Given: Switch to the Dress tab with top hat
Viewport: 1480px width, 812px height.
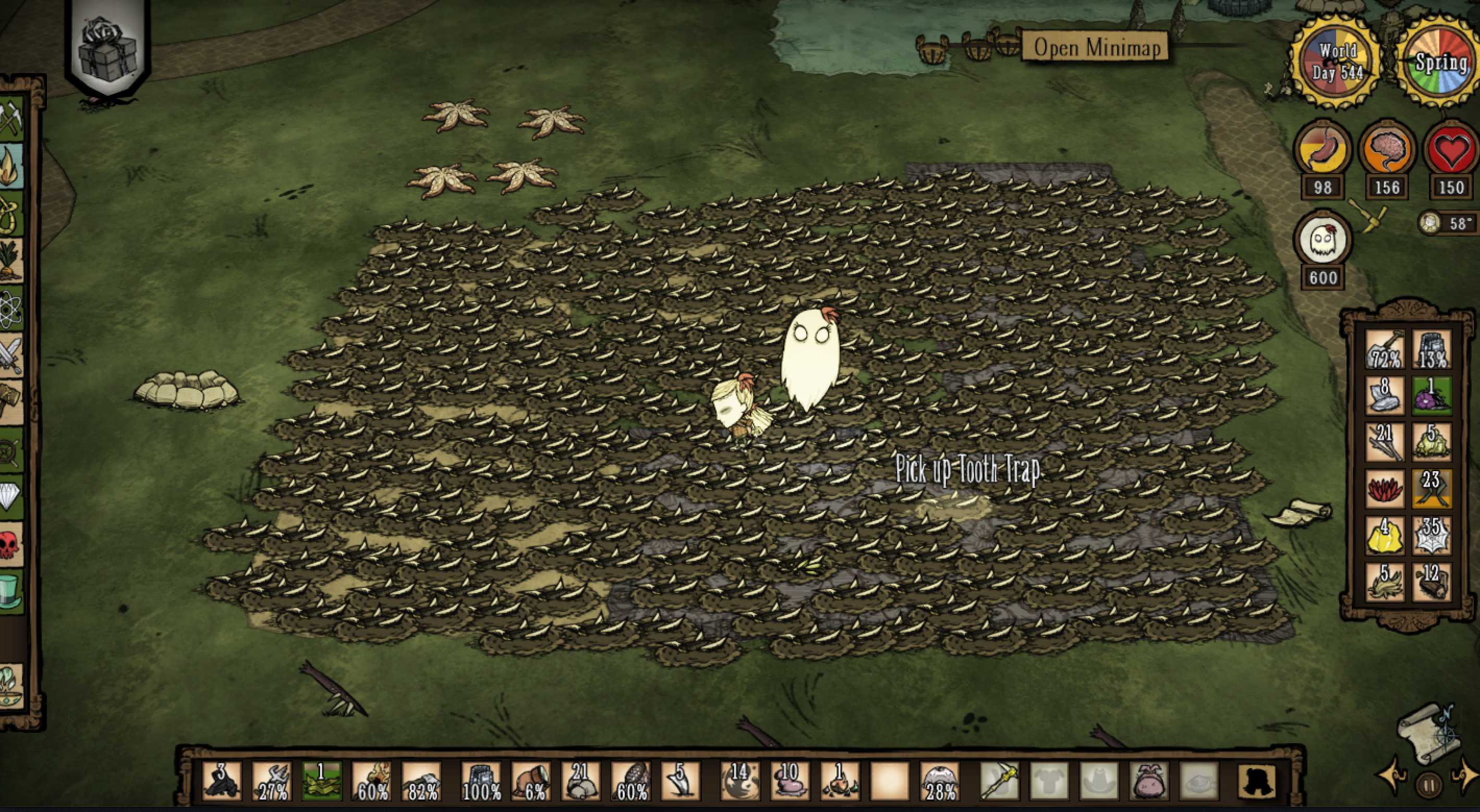Looking at the screenshot, I should click(x=9, y=592).
